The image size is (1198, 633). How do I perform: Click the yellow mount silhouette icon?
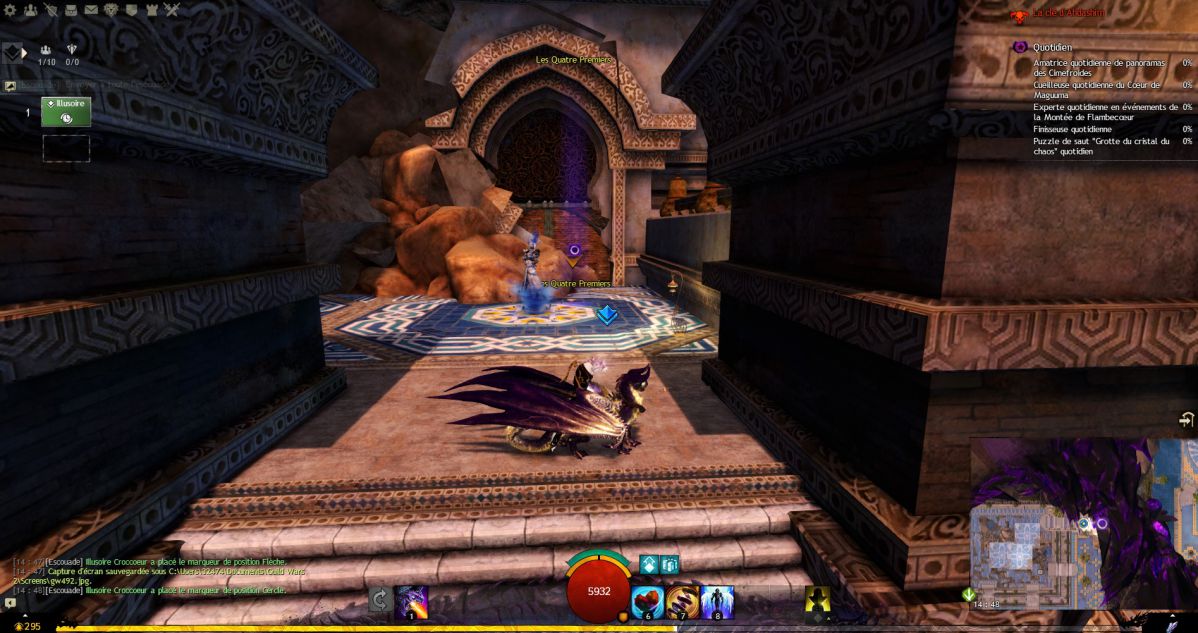pyautogui.click(x=817, y=599)
